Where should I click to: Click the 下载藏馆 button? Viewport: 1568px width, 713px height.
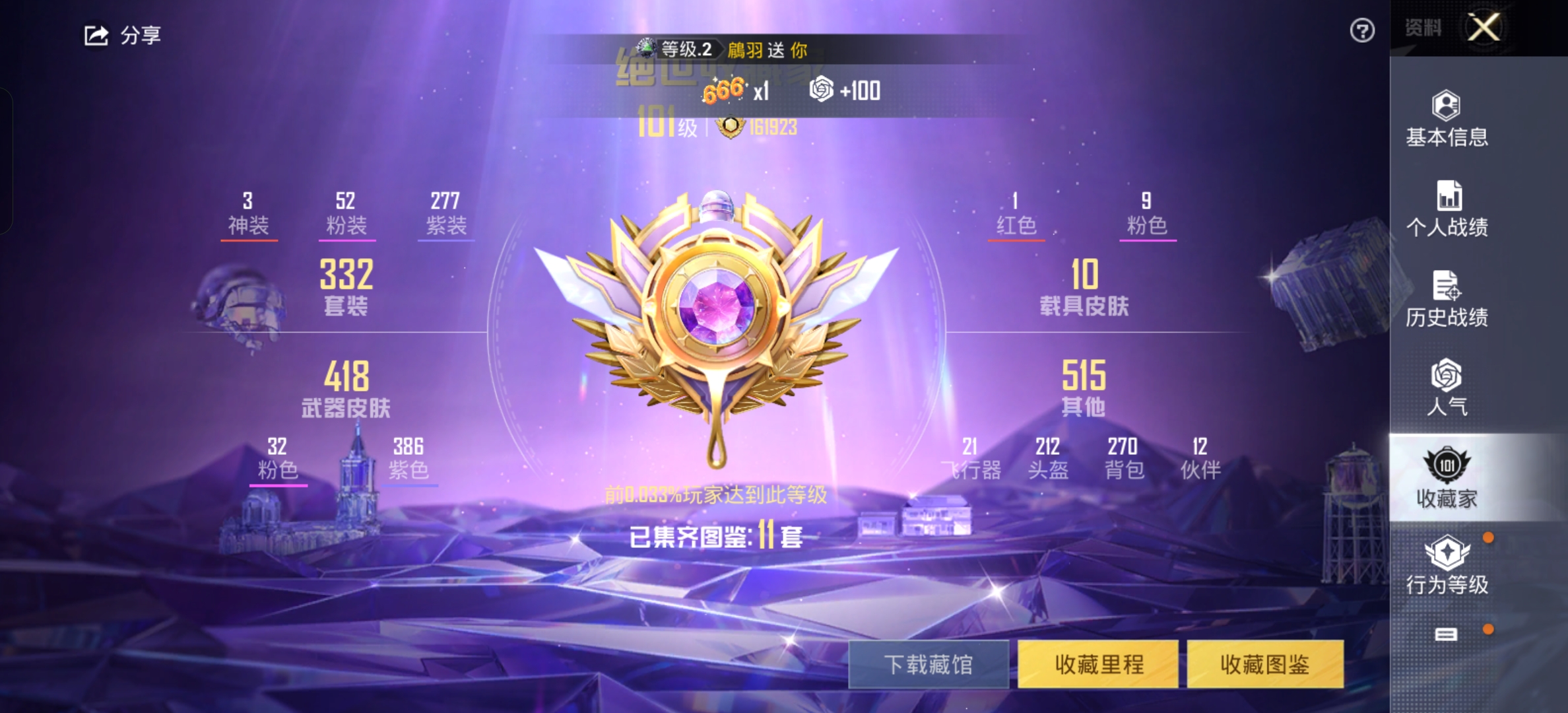(928, 664)
